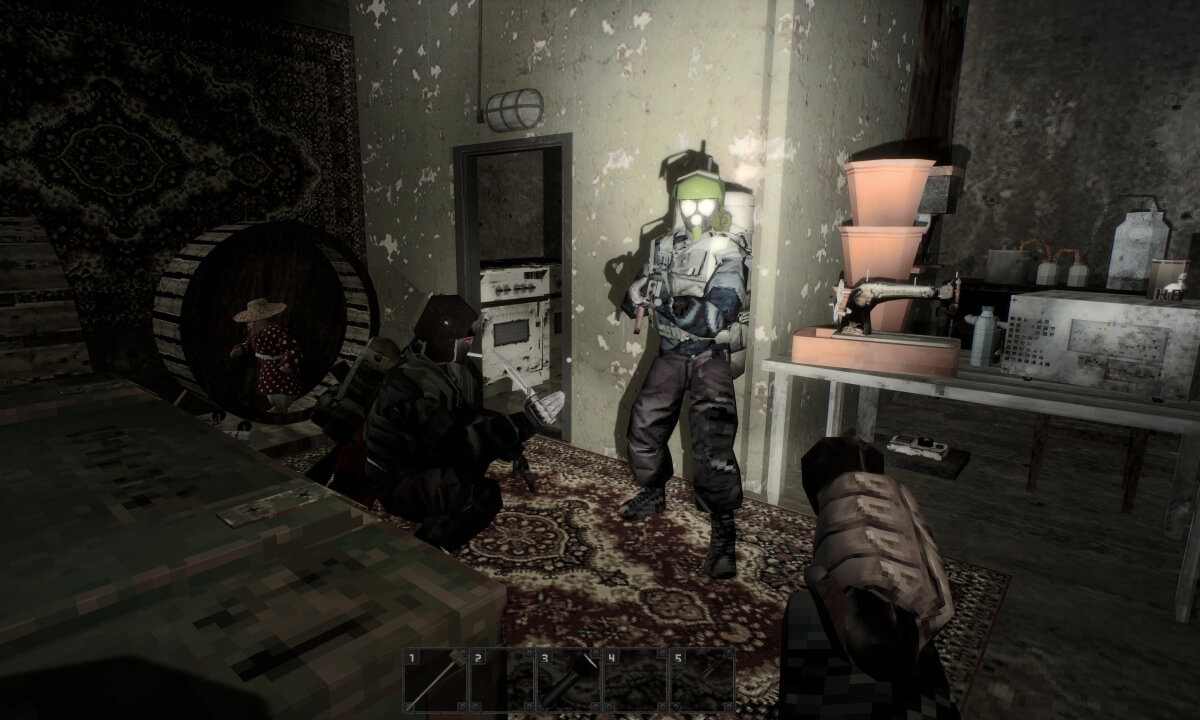Pick empty hotbar slot 4
Viewport: 1200px width, 720px height.
point(634,682)
